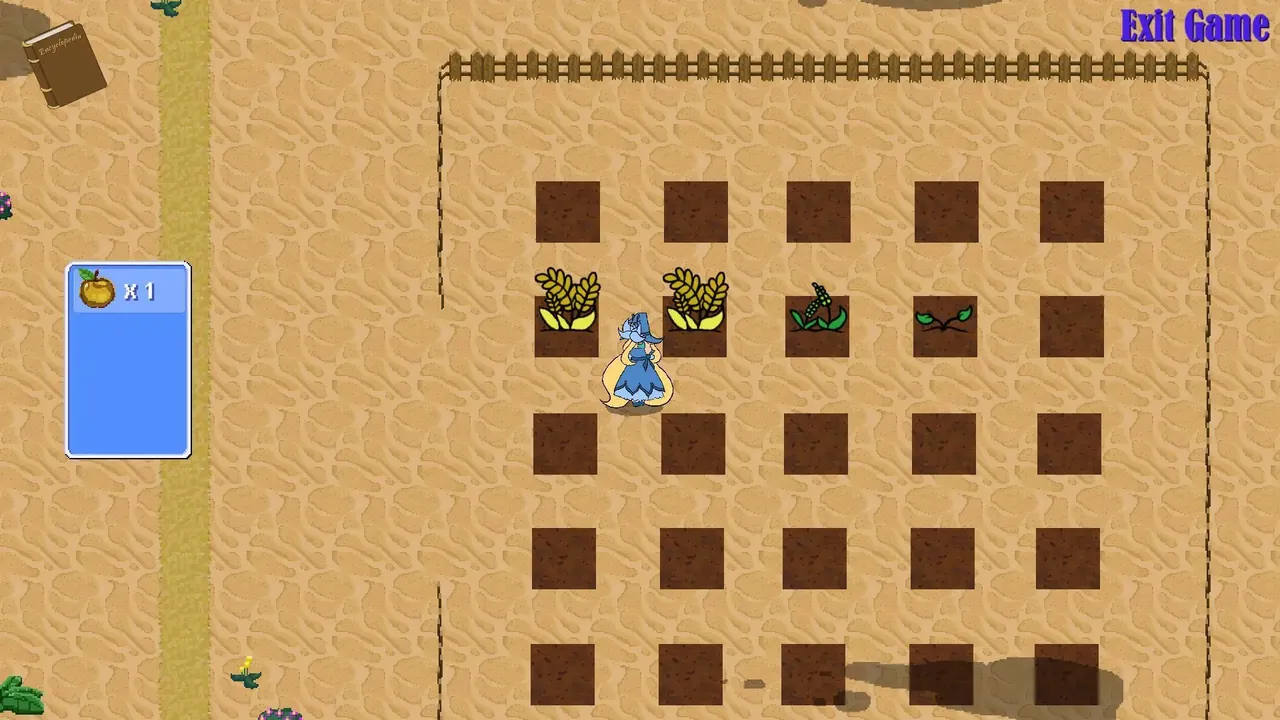Click the green plant at the top-left corner
Image resolution: width=1280 pixels, height=720 pixels.
click(165, 8)
